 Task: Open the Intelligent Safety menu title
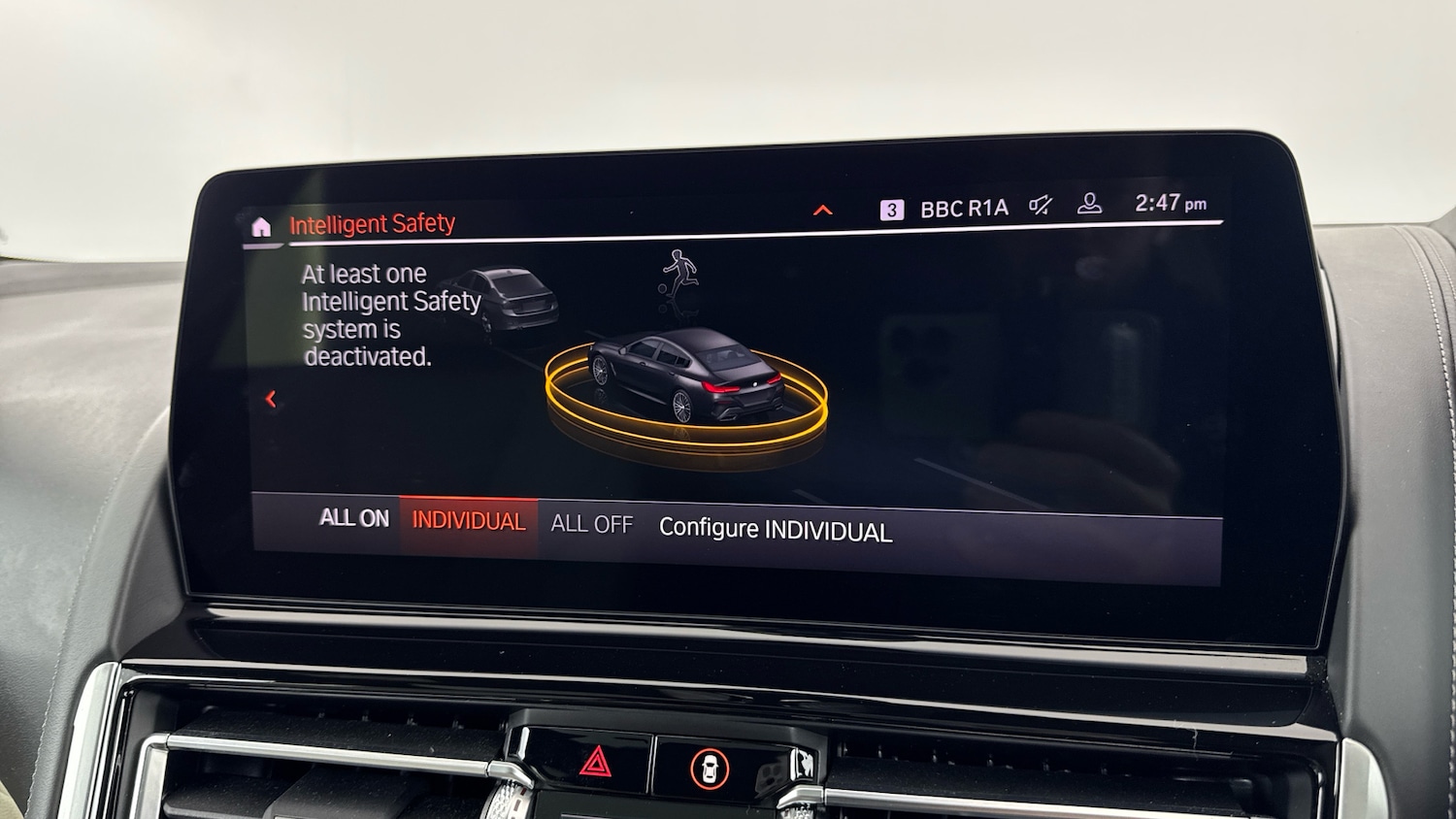[x=373, y=223]
